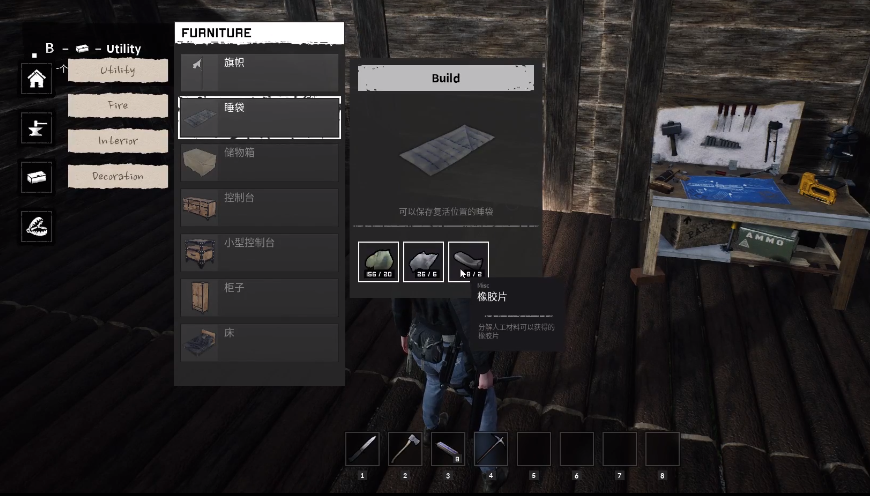The height and width of the screenshot is (496, 870).
Task: Select the 控制台 console recipe
Action: point(259,206)
